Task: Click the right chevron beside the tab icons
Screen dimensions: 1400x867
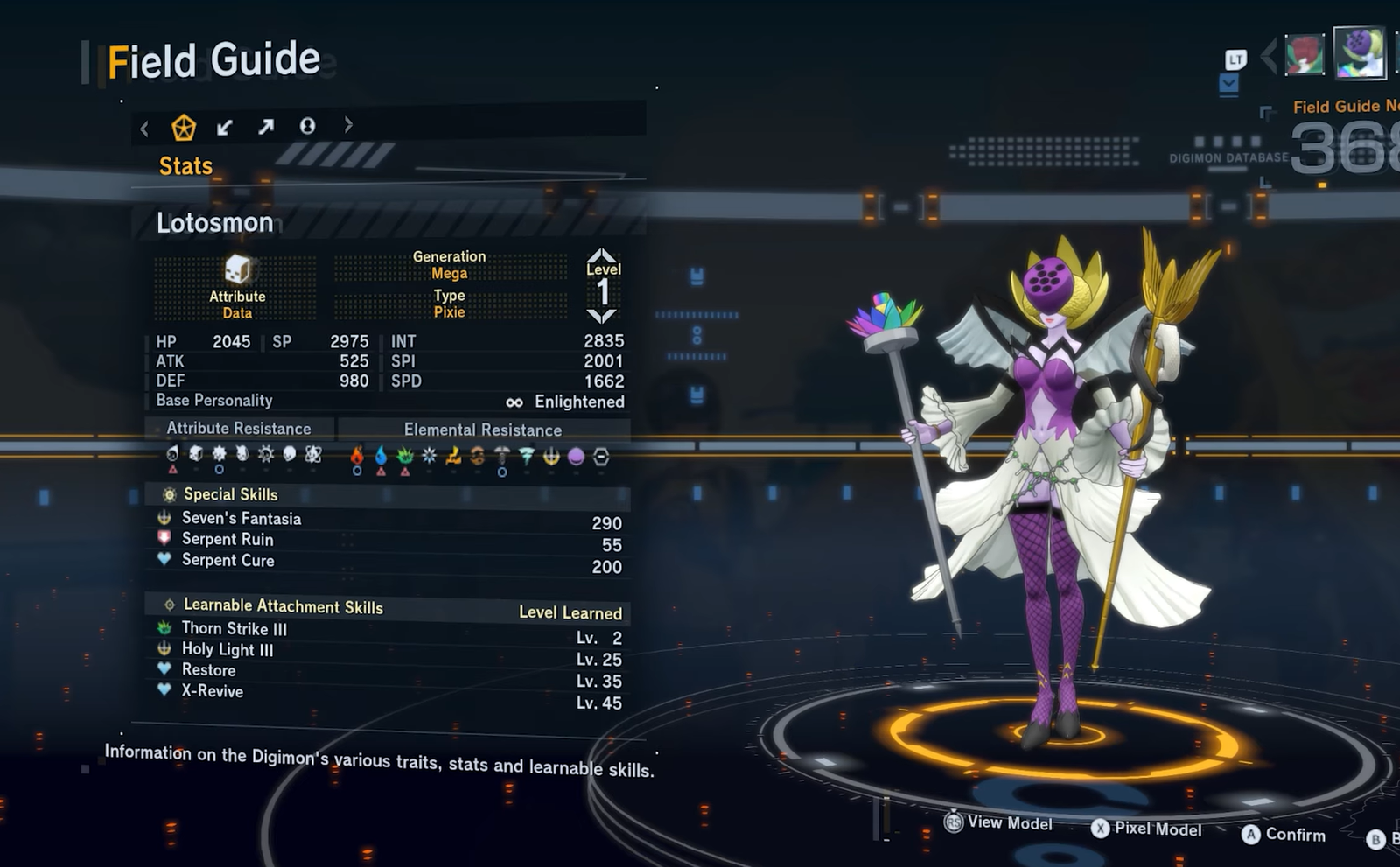Action: tap(348, 125)
